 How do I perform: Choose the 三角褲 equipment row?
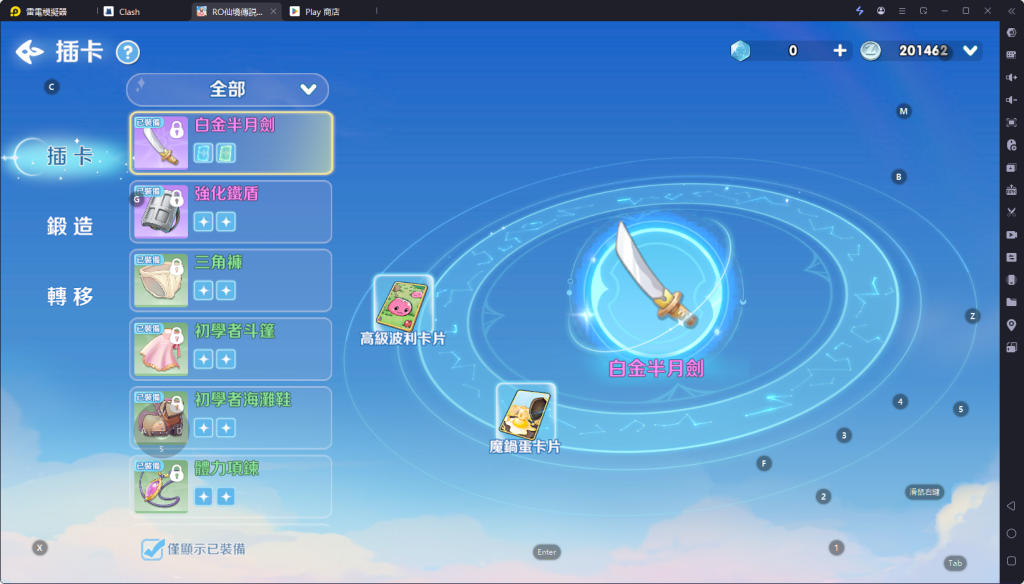pos(232,280)
